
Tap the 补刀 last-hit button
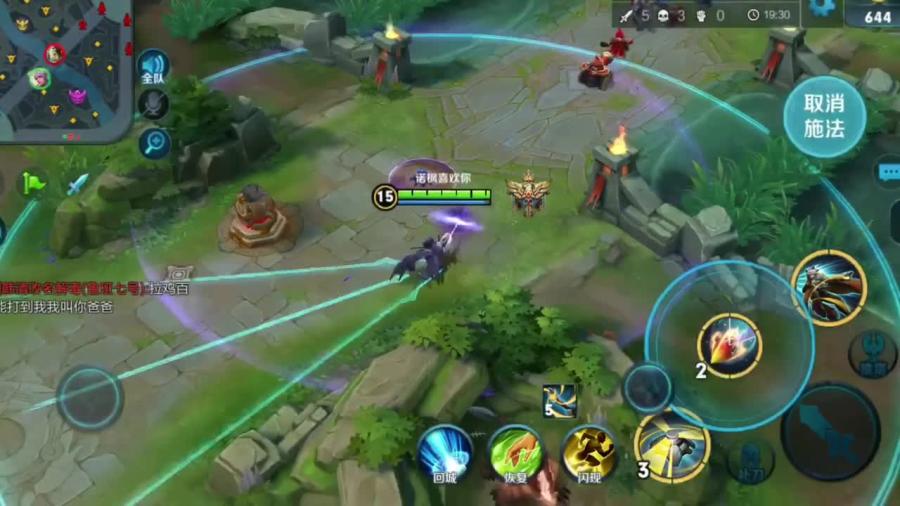tap(750, 461)
